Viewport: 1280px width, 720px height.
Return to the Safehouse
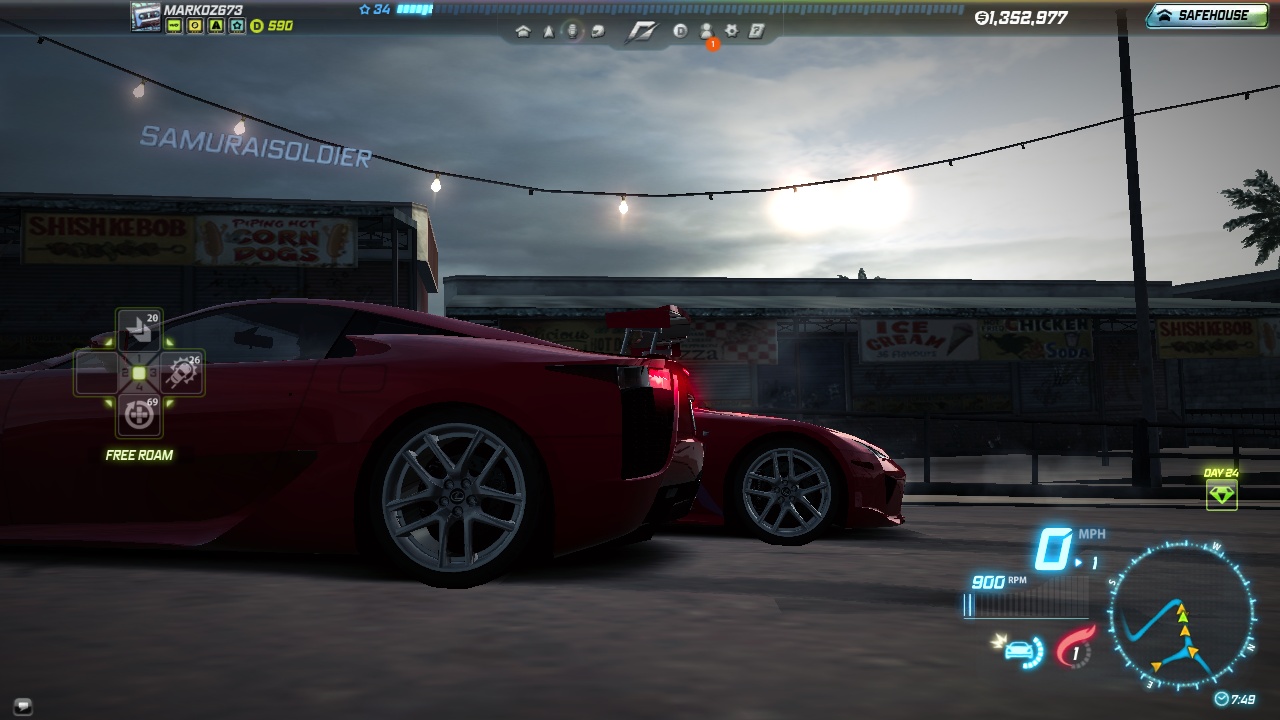pos(1206,16)
